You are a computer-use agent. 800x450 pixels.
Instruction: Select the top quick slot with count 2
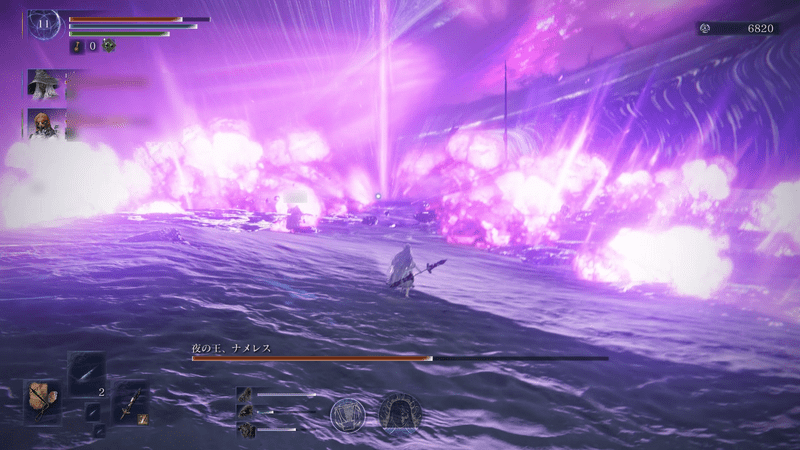(x=87, y=374)
